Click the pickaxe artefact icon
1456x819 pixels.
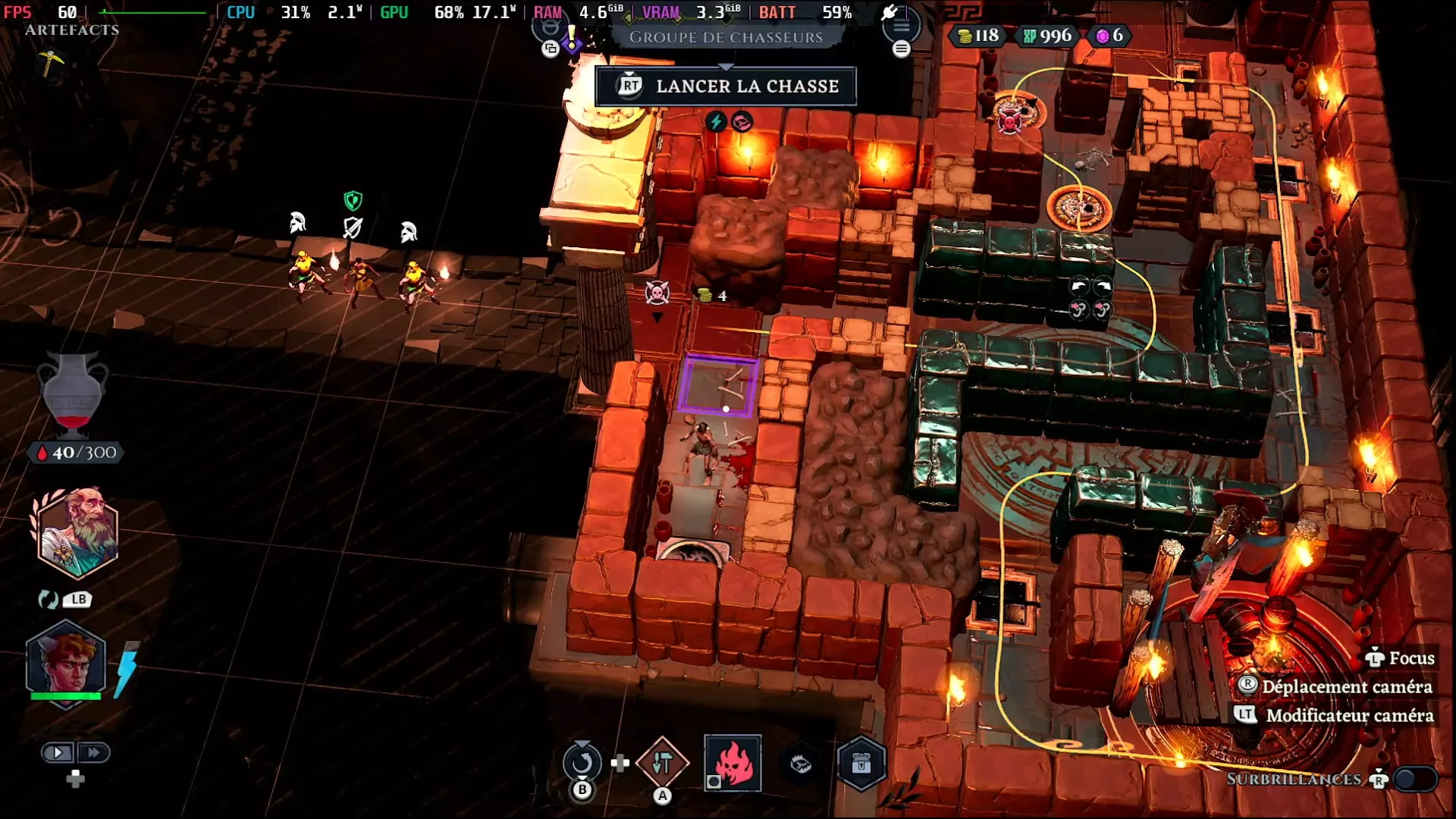(x=51, y=62)
